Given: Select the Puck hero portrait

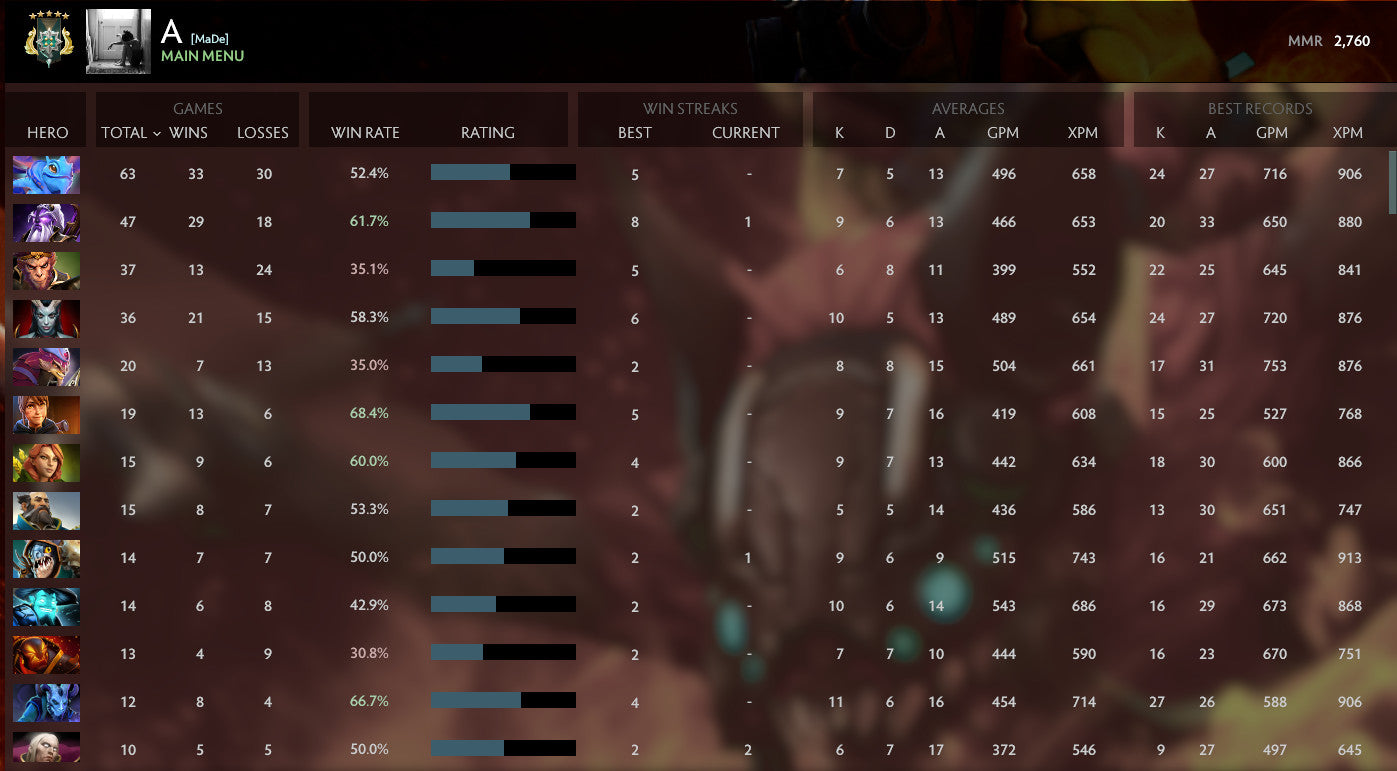Looking at the screenshot, I should pyautogui.click(x=45, y=173).
